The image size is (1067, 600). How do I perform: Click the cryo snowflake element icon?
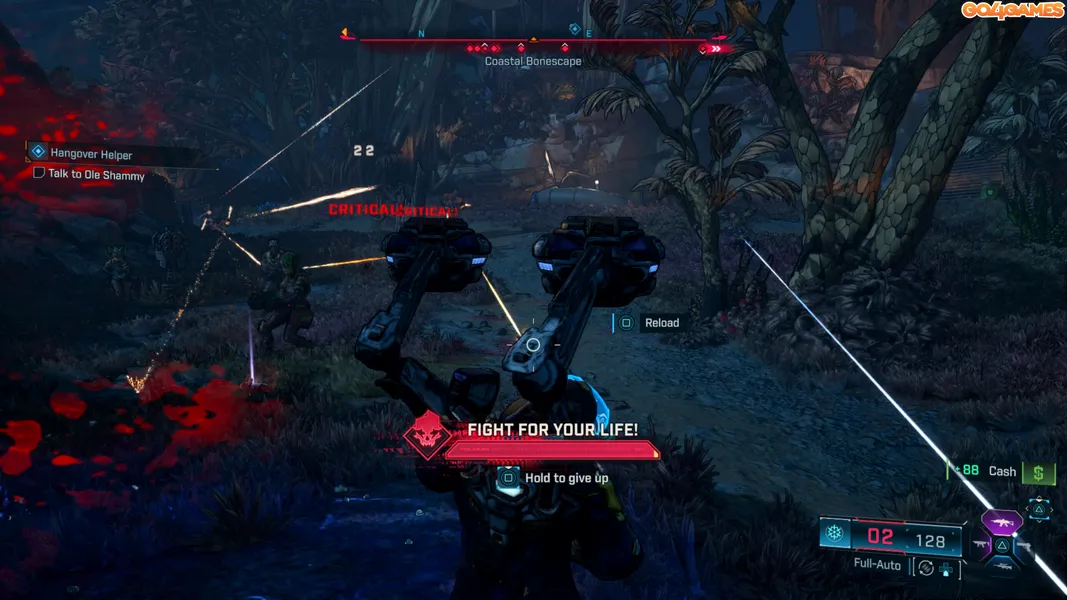click(x=834, y=534)
